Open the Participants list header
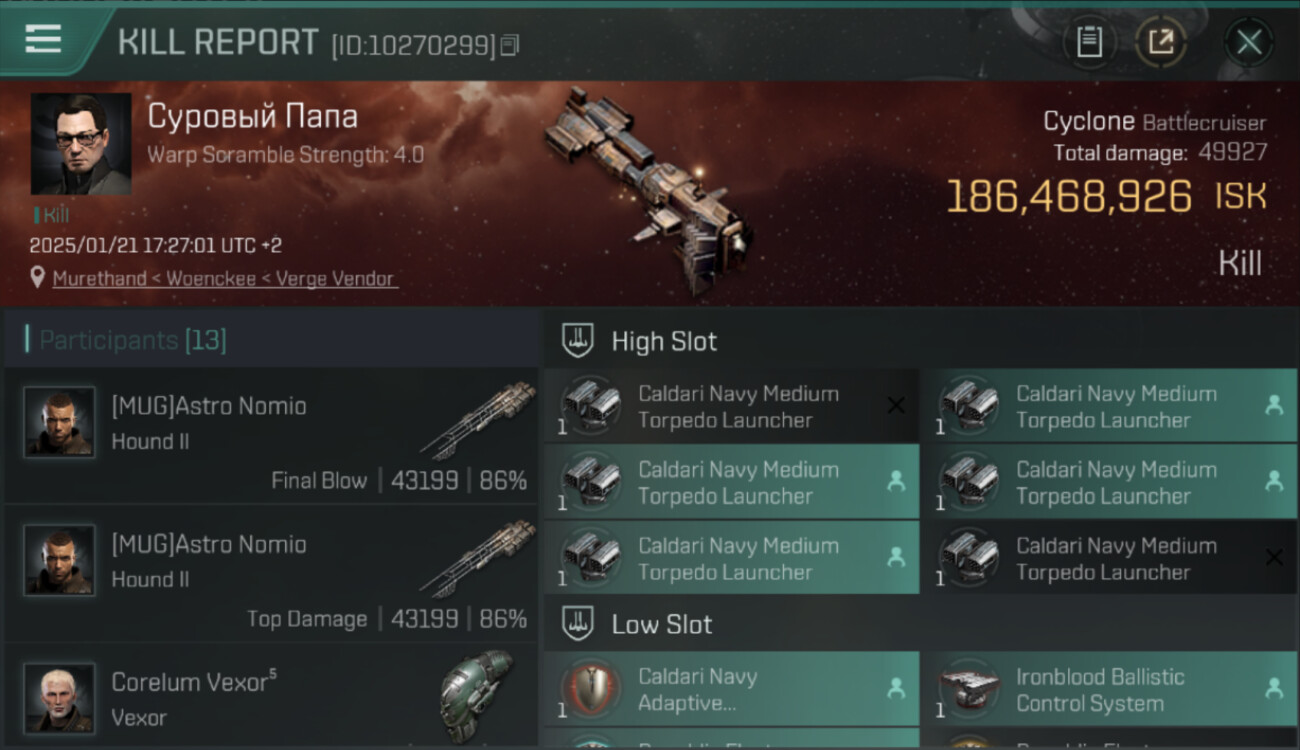 pos(132,340)
